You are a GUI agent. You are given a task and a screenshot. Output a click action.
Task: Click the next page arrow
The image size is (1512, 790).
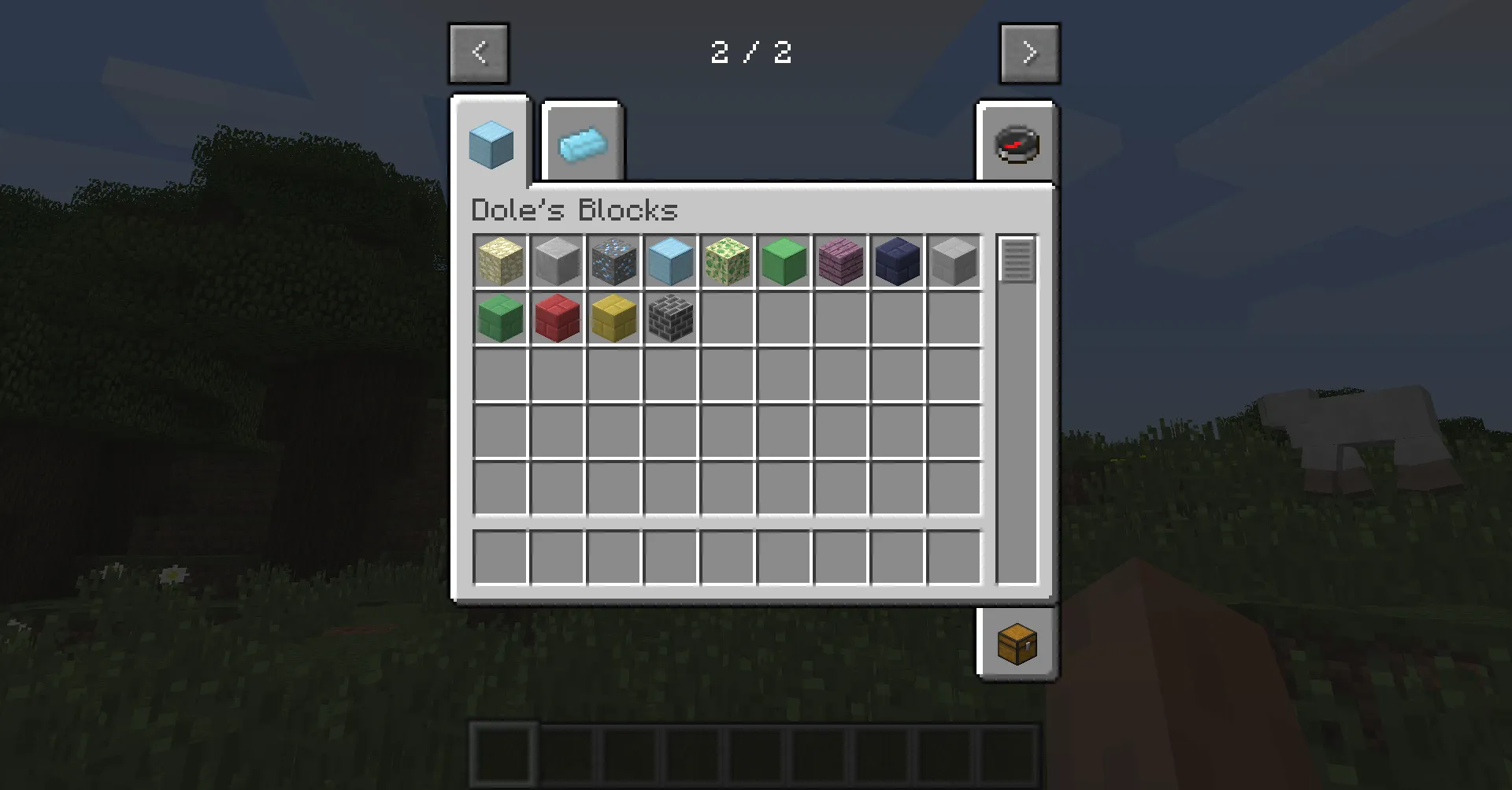(x=1029, y=53)
